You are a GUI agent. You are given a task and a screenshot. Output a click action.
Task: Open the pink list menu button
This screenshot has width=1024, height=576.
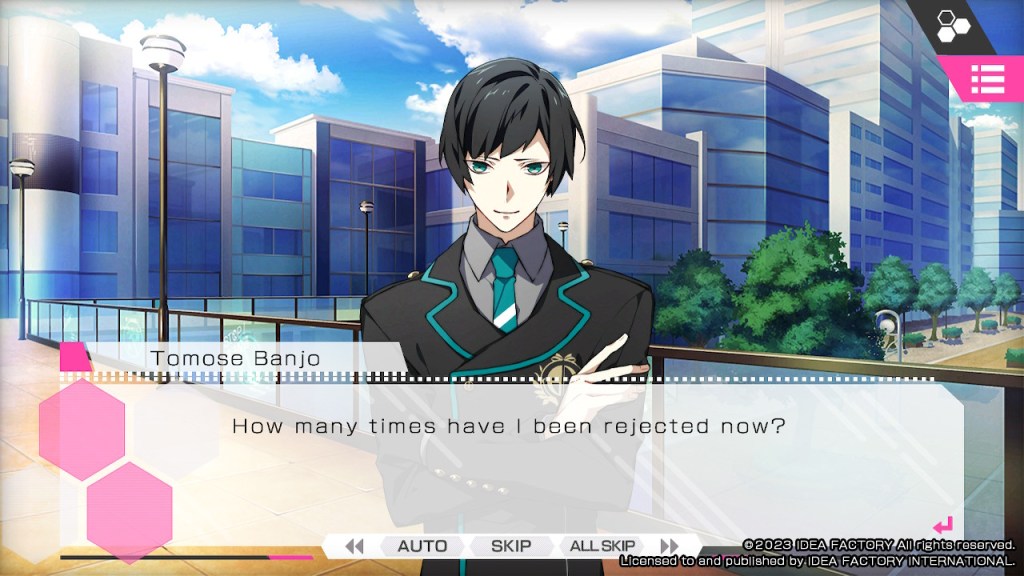(987, 79)
